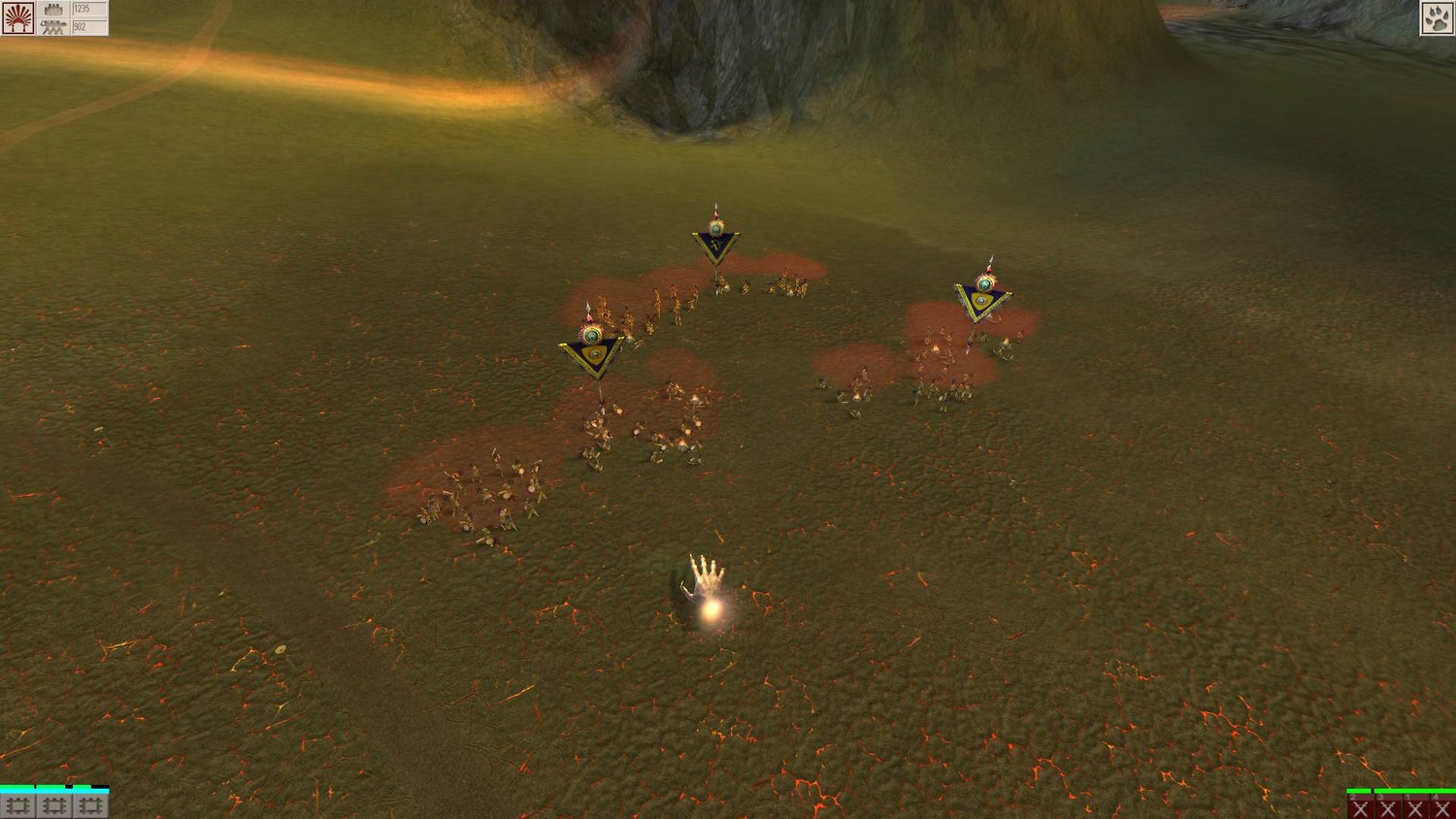1456x819 pixels.
Task: Select the crossed-swords unit card numbered 2
Action: coord(1361,808)
